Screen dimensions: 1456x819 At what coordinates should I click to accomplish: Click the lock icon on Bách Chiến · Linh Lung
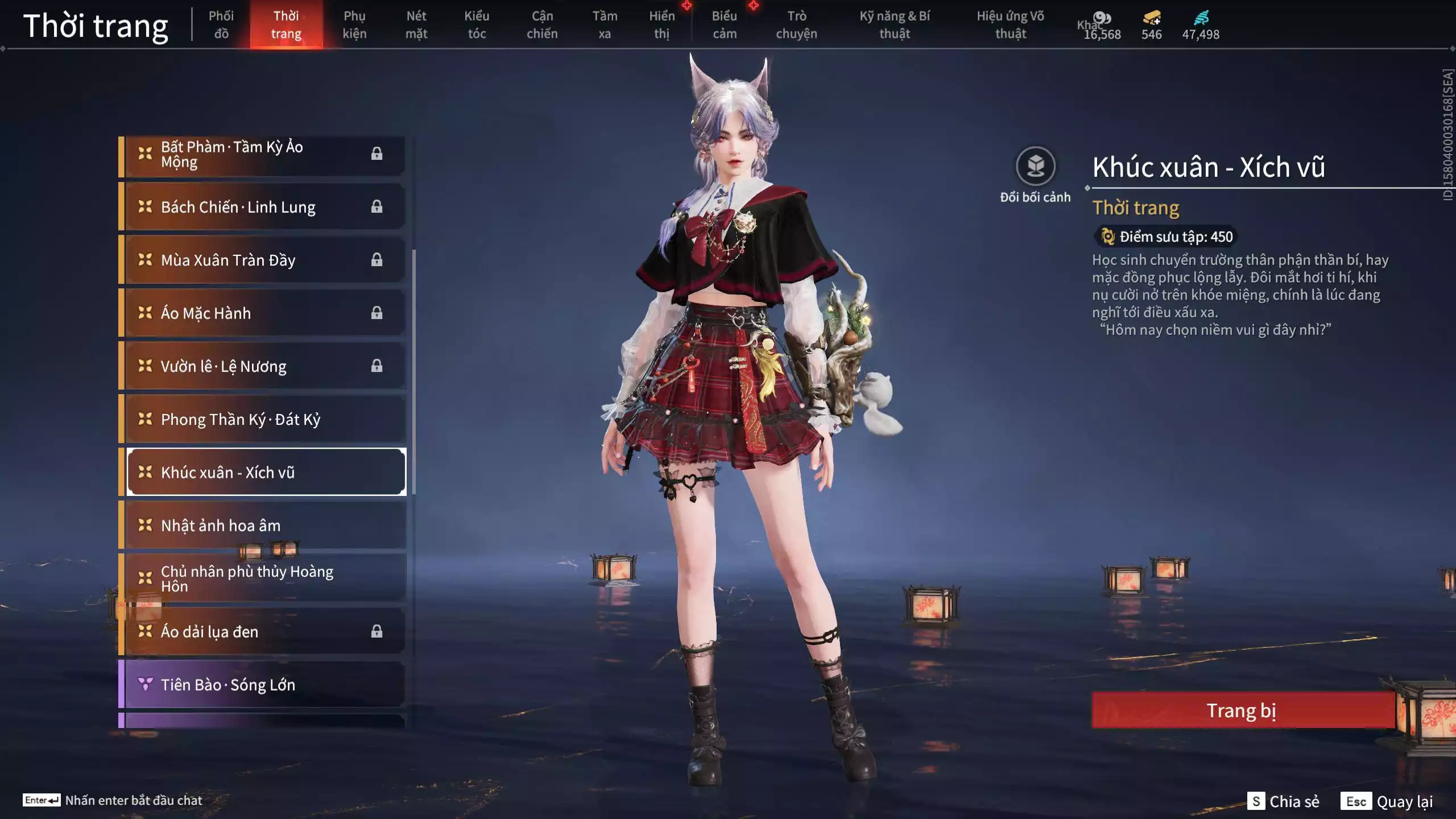(377, 206)
